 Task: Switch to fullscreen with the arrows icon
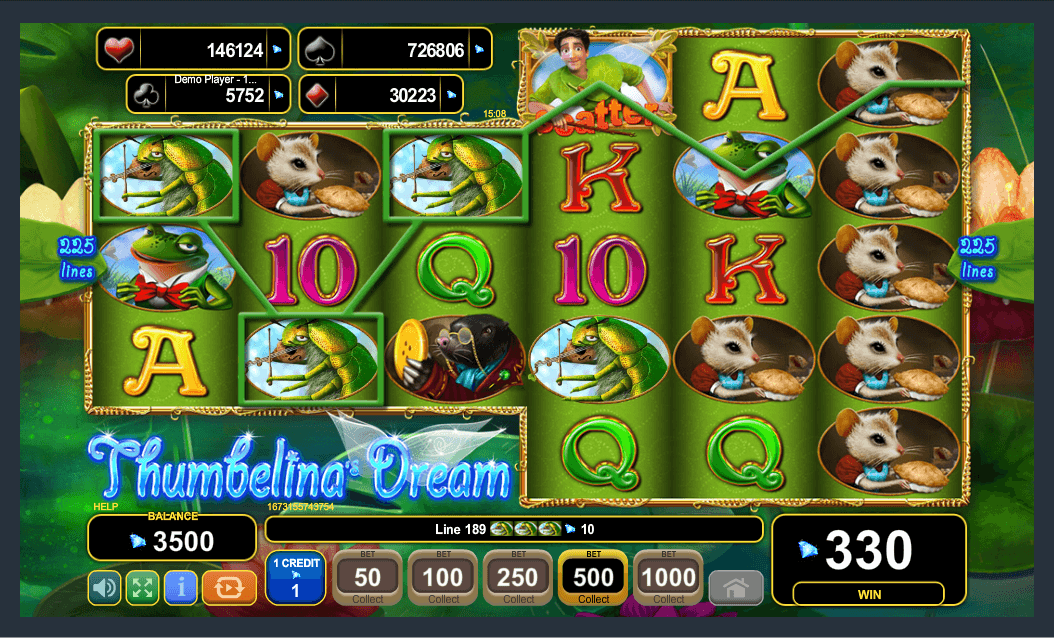[x=142, y=587]
